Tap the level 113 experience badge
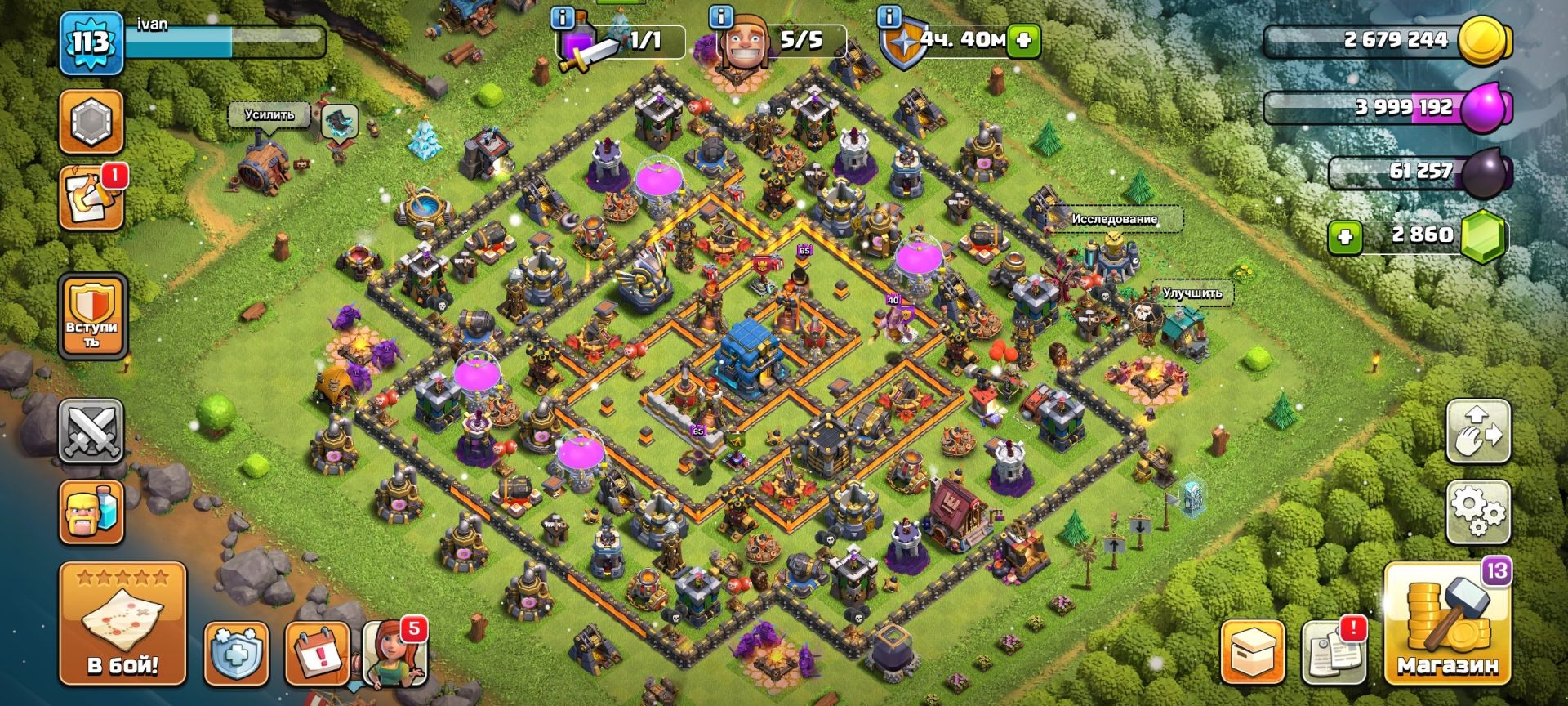 point(90,42)
